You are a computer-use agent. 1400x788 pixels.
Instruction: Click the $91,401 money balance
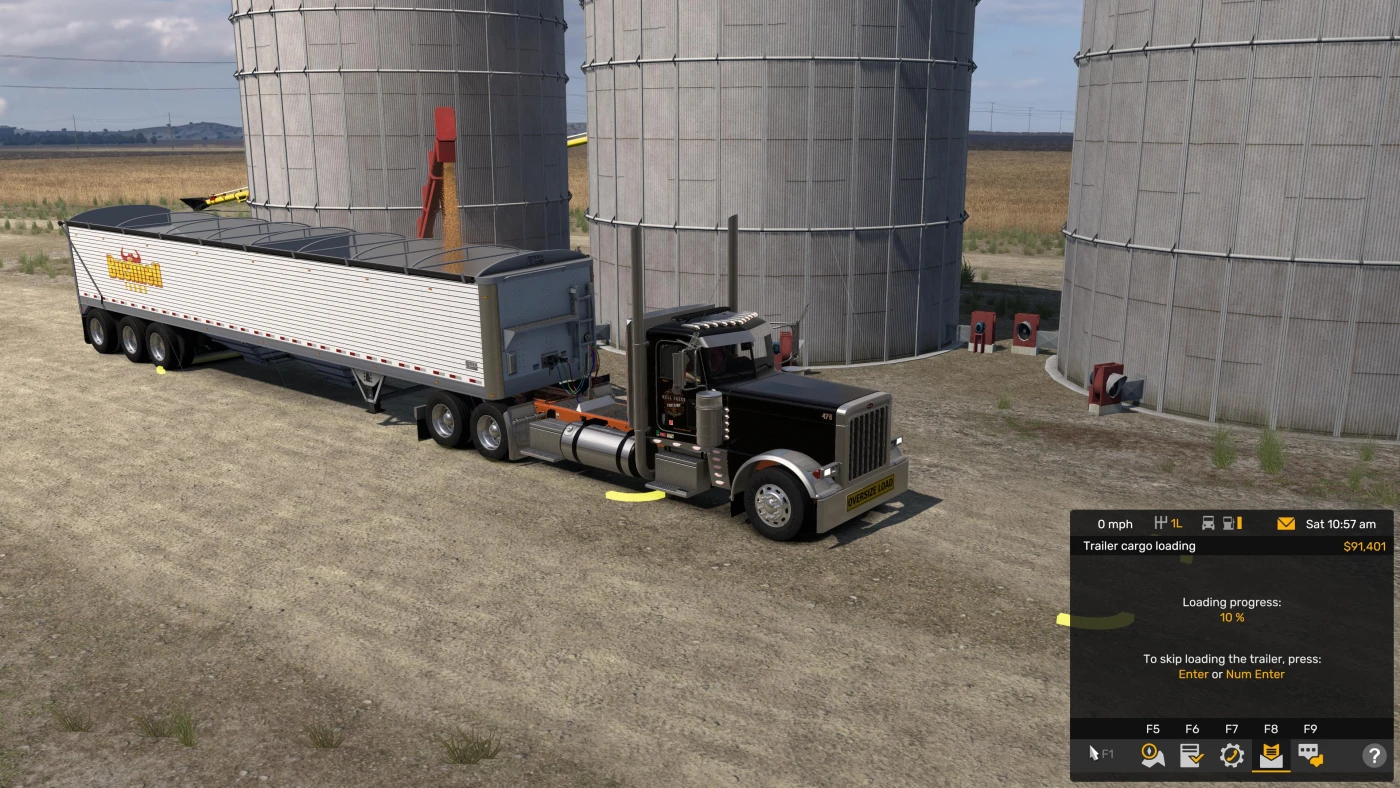pyautogui.click(x=1363, y=546)
